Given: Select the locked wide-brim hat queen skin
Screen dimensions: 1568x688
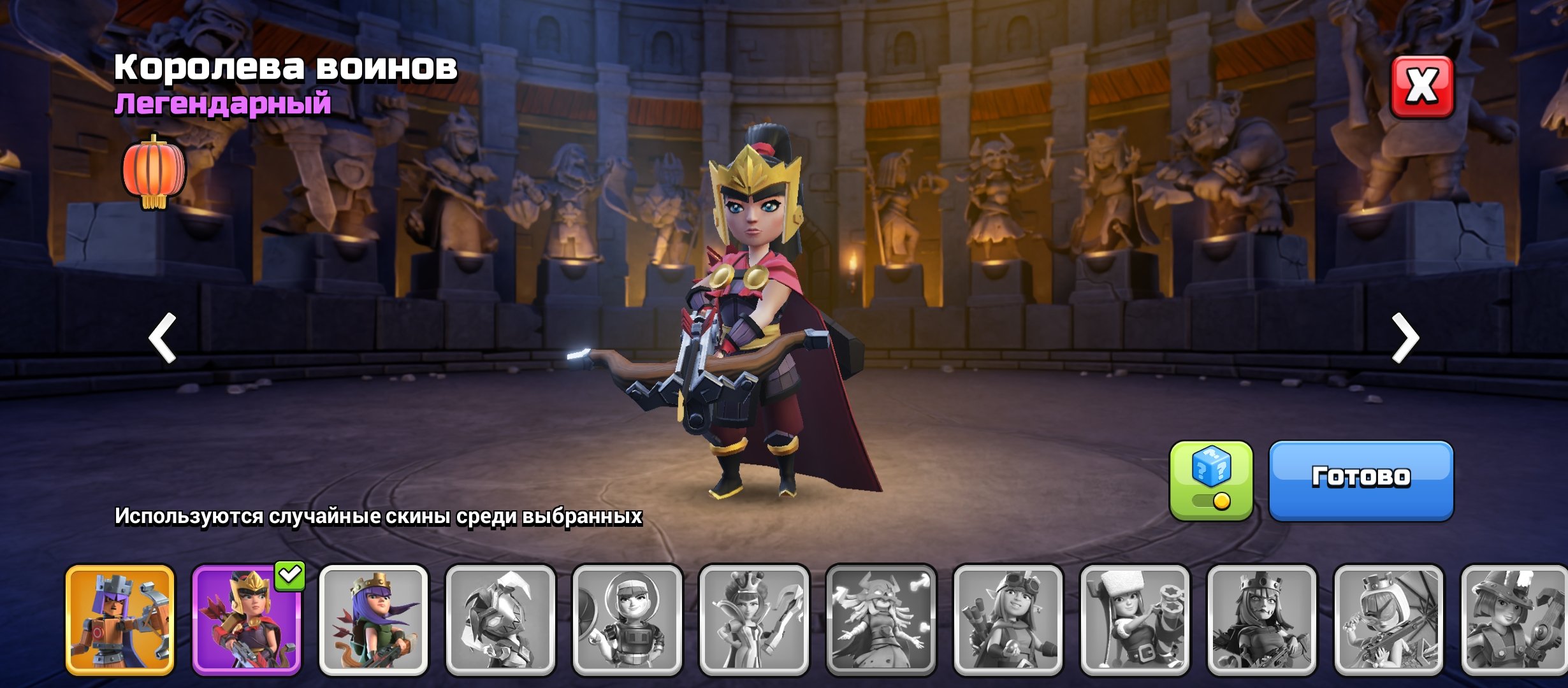Looking at the screenshot, I should [x=1515, y=619].
